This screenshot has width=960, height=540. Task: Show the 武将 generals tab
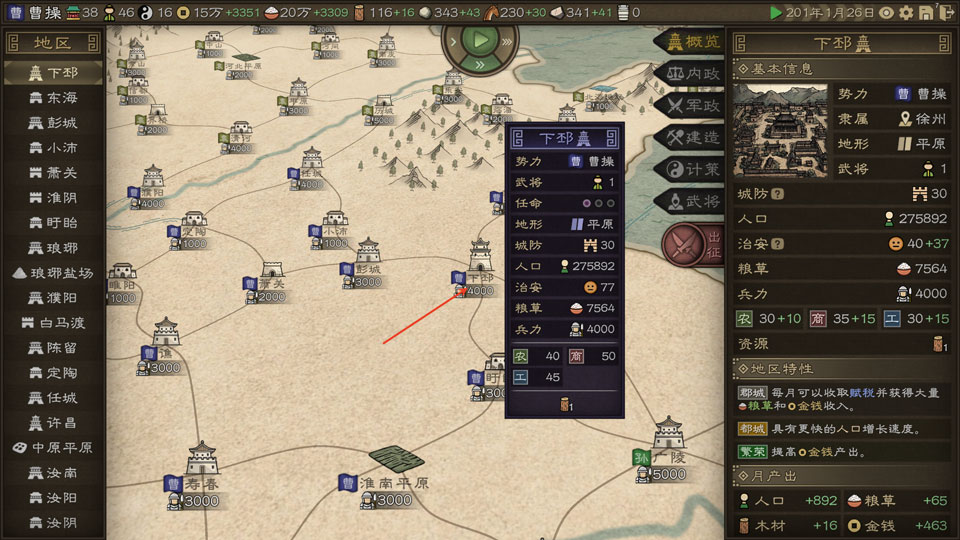pos(689,201)
